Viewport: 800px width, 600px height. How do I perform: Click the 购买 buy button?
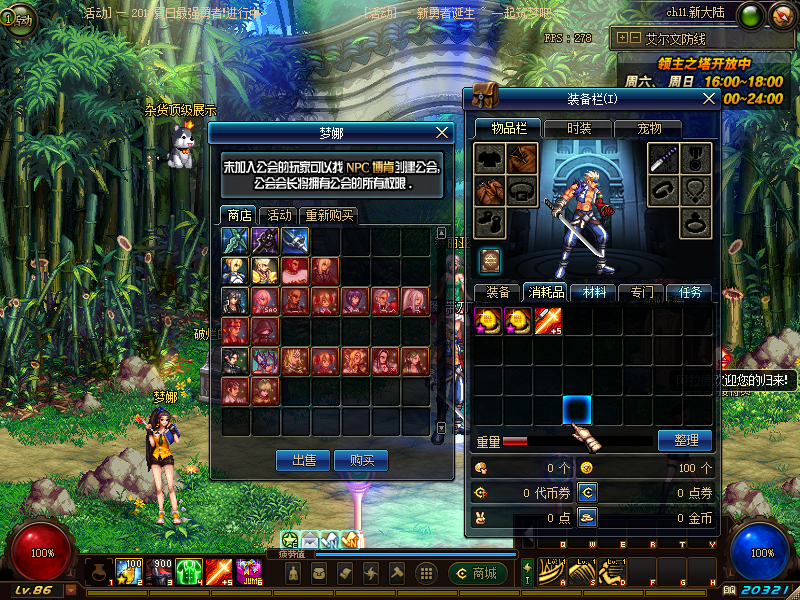coord(362,460)
